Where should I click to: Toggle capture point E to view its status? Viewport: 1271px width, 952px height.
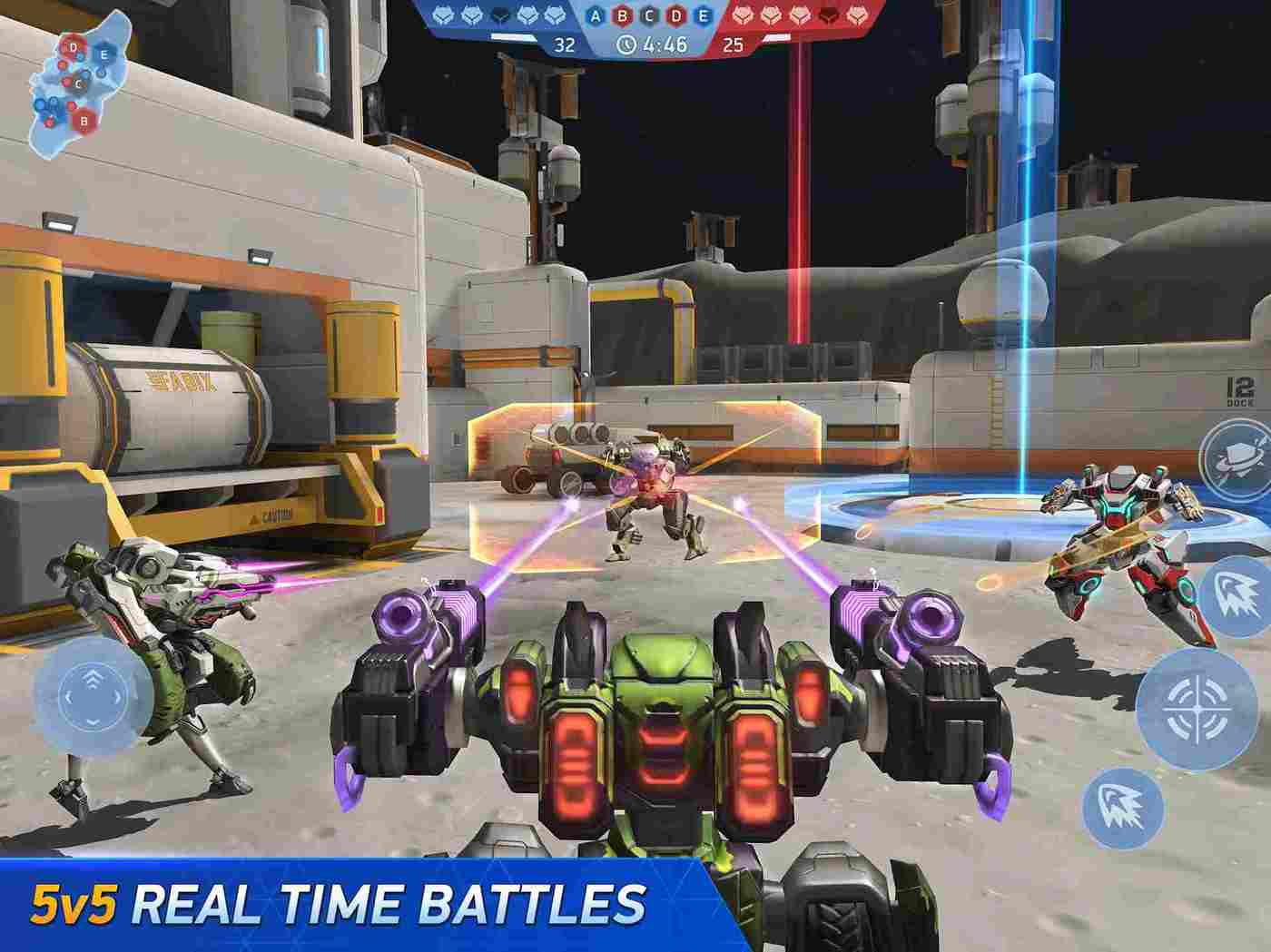coord(702,15)
